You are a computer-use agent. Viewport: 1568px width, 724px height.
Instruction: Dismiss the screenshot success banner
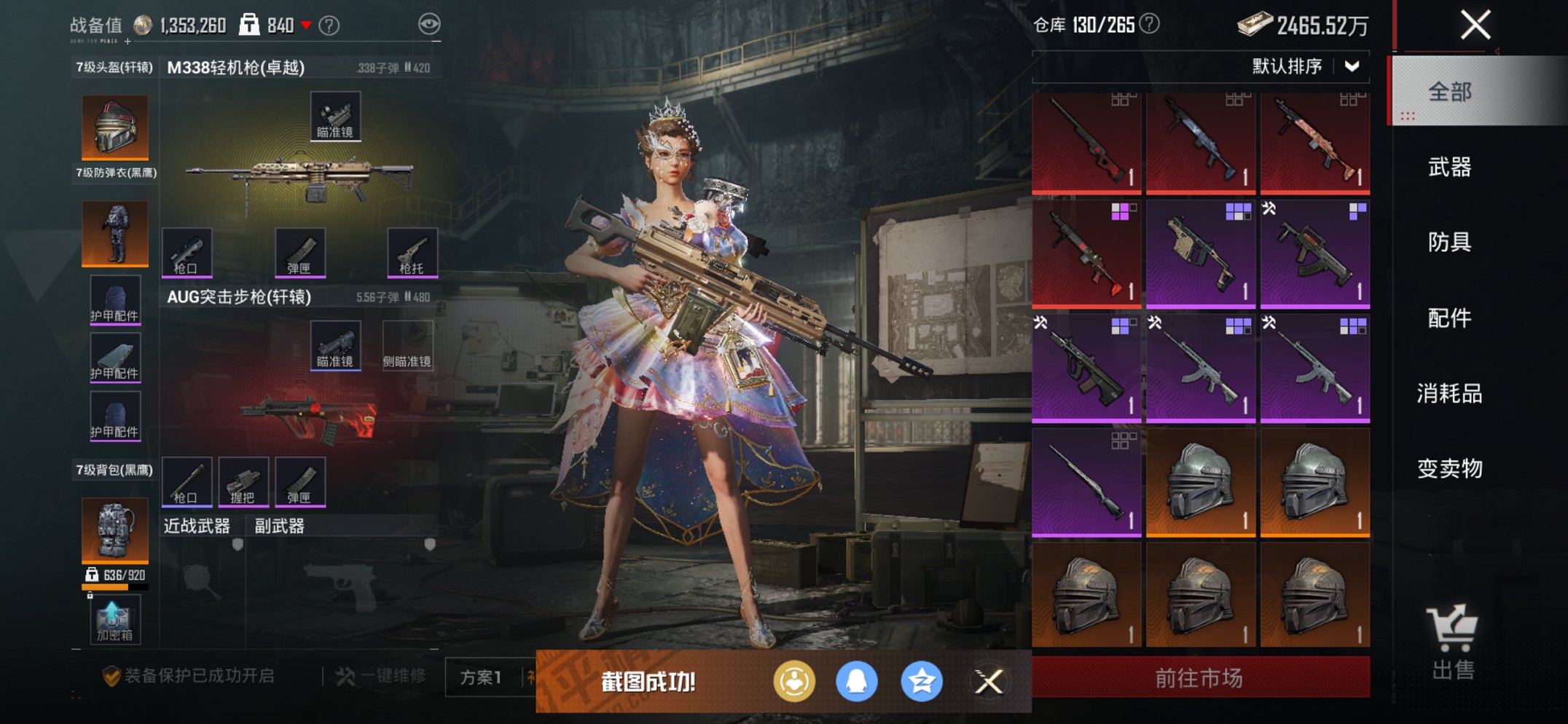(x=989, y=682)
